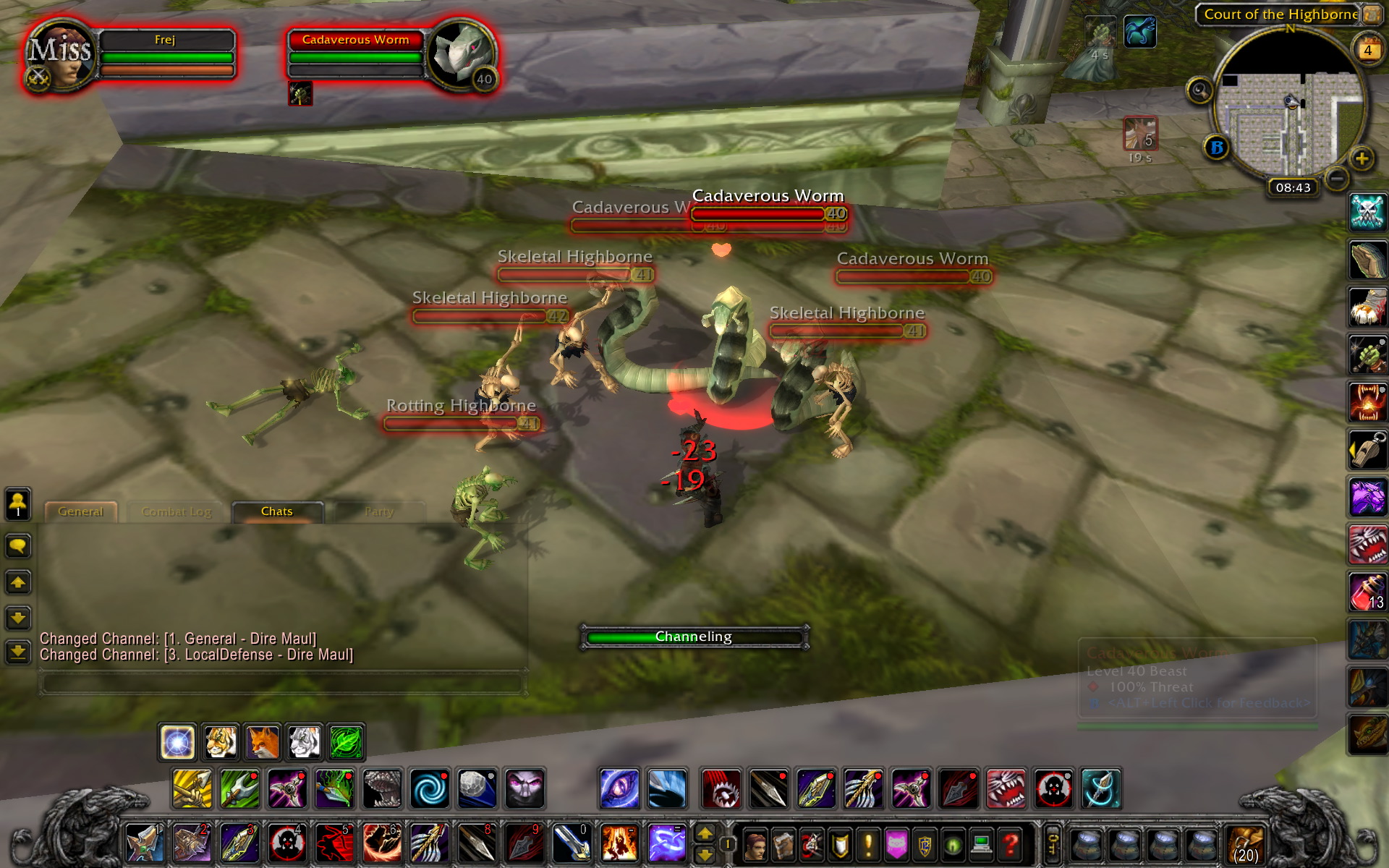1389x868 pixels.
Task: Click the chat input box
Action: click(x=282, y=683)
